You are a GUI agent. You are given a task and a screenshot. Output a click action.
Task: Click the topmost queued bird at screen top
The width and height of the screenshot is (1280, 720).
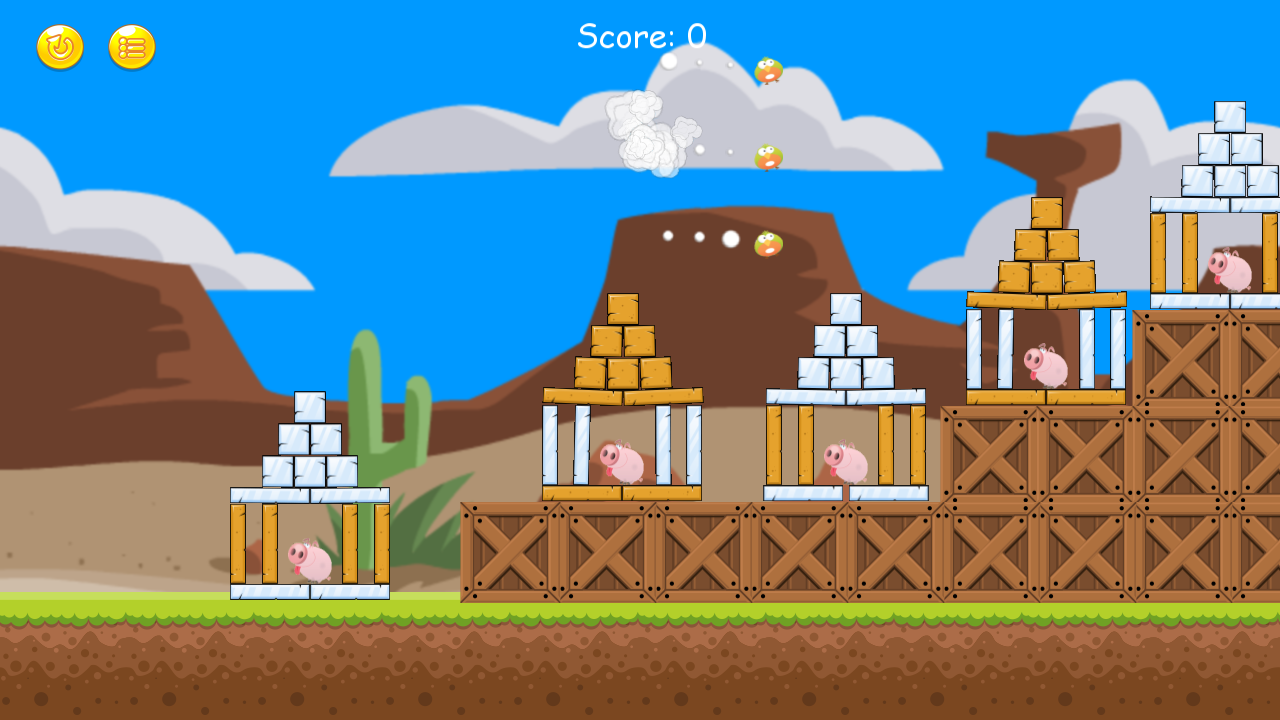766,72
